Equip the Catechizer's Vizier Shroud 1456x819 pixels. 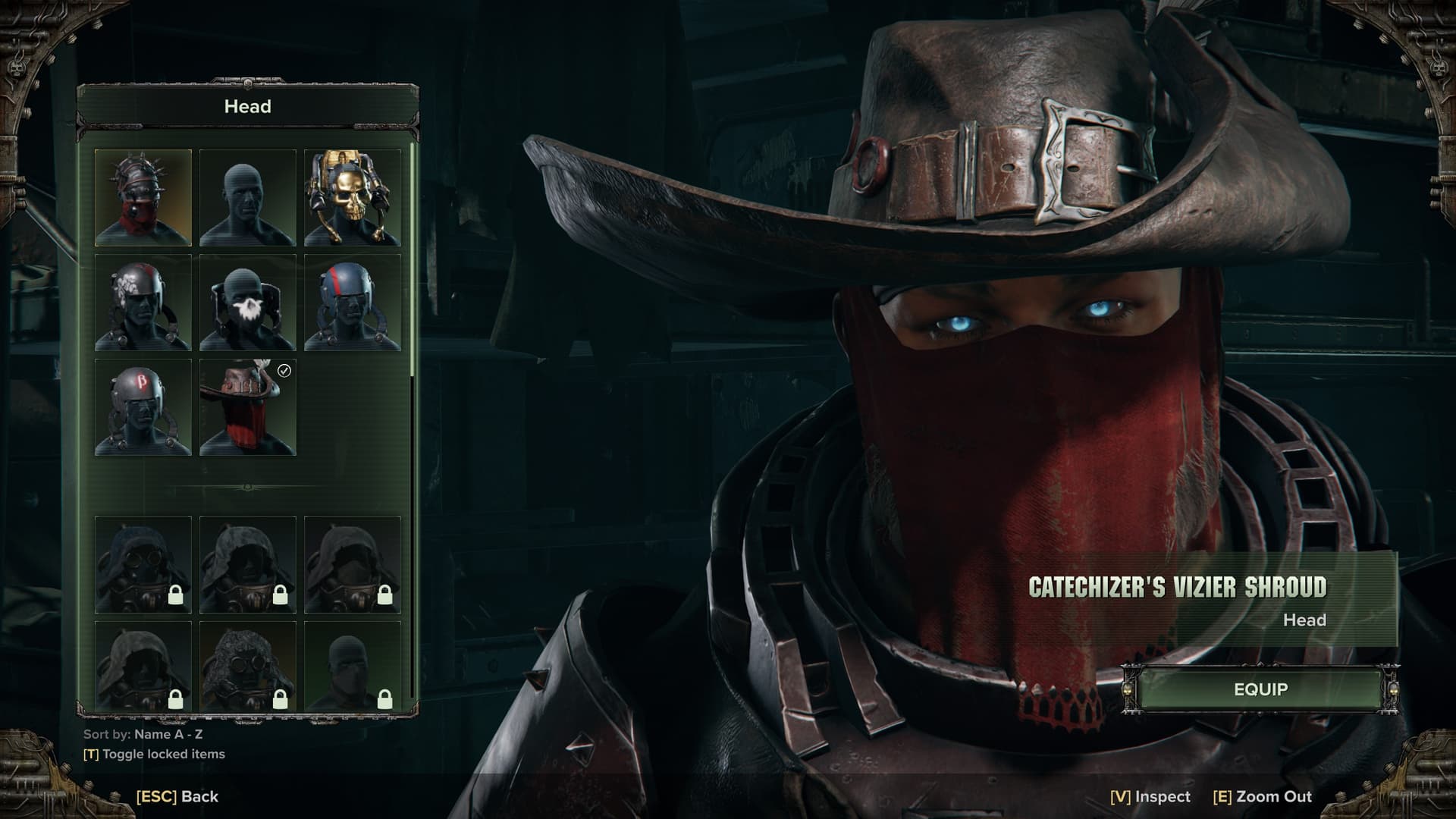(1260, 689)
